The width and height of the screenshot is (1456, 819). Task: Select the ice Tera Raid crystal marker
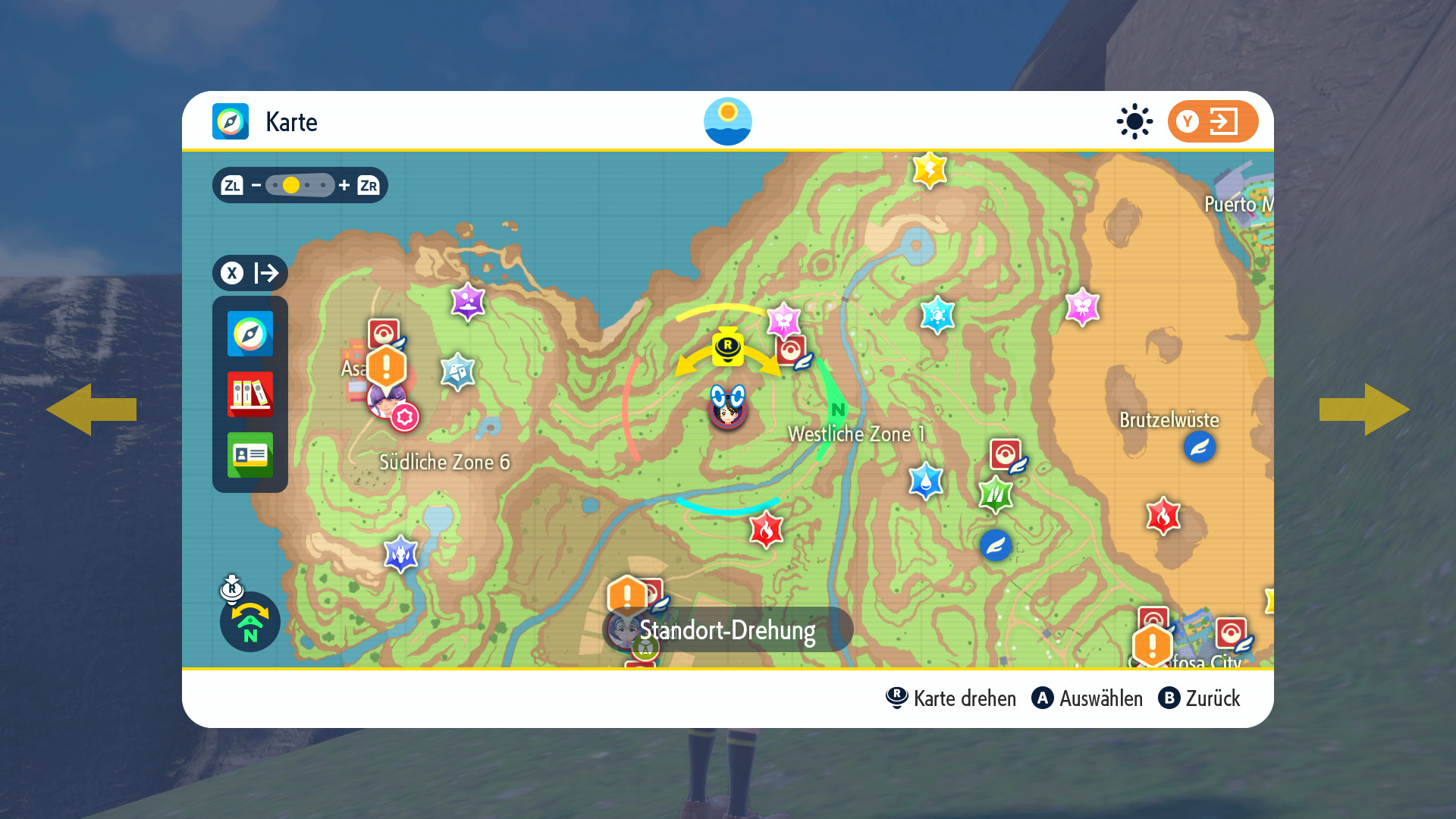937,314
